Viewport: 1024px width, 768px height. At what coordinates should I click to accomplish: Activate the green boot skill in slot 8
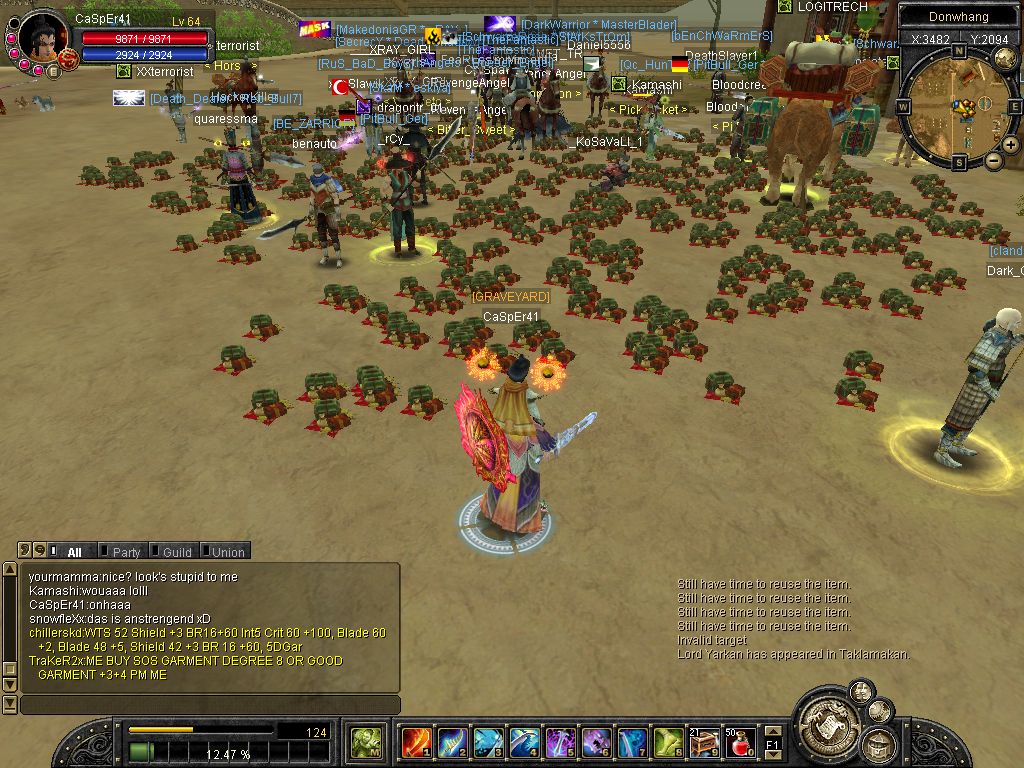668,743
